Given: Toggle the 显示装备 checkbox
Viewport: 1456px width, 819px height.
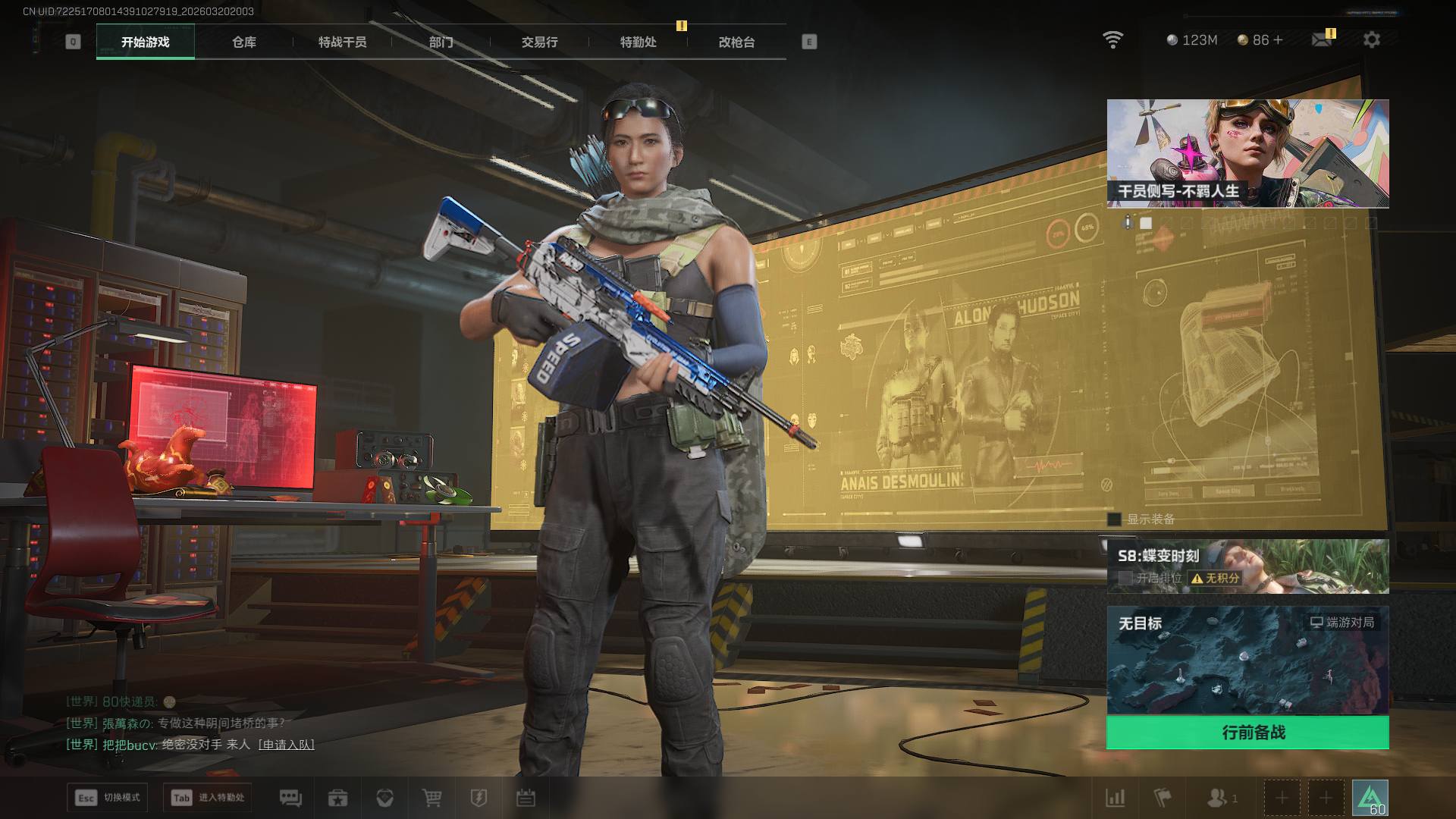Looking at the screenshot, I should [1114, 519].
